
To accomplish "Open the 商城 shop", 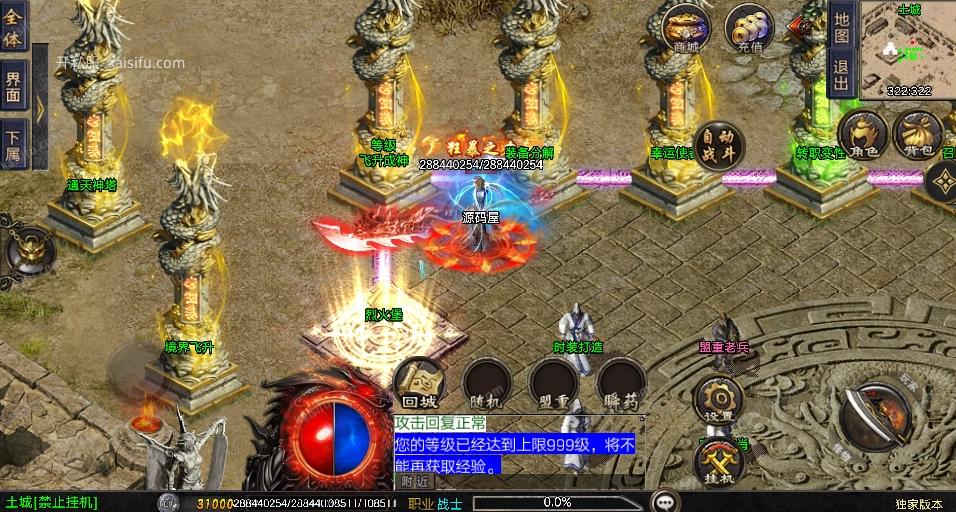I will [685, 29].
